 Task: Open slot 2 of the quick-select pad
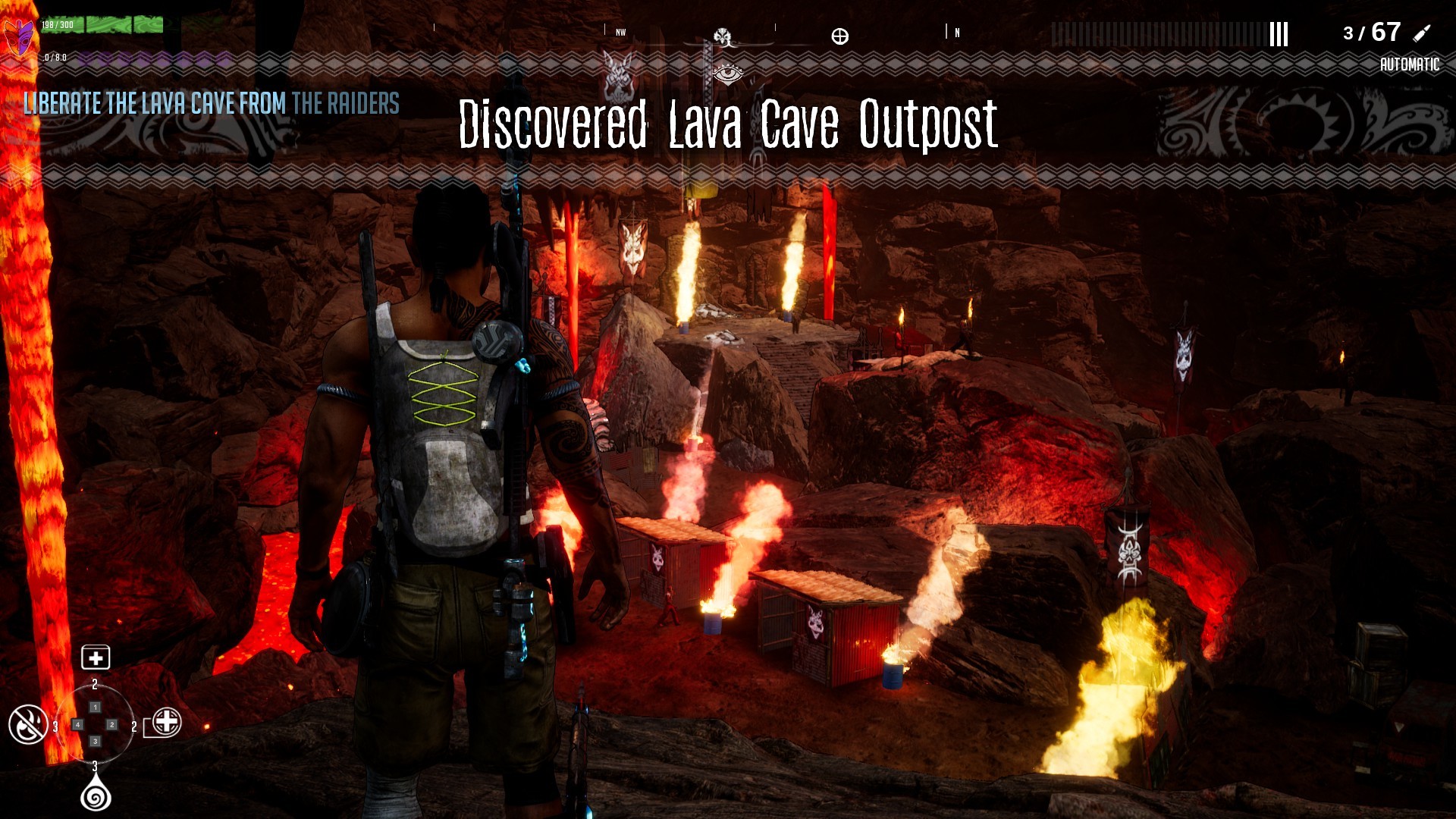(111, 724)
